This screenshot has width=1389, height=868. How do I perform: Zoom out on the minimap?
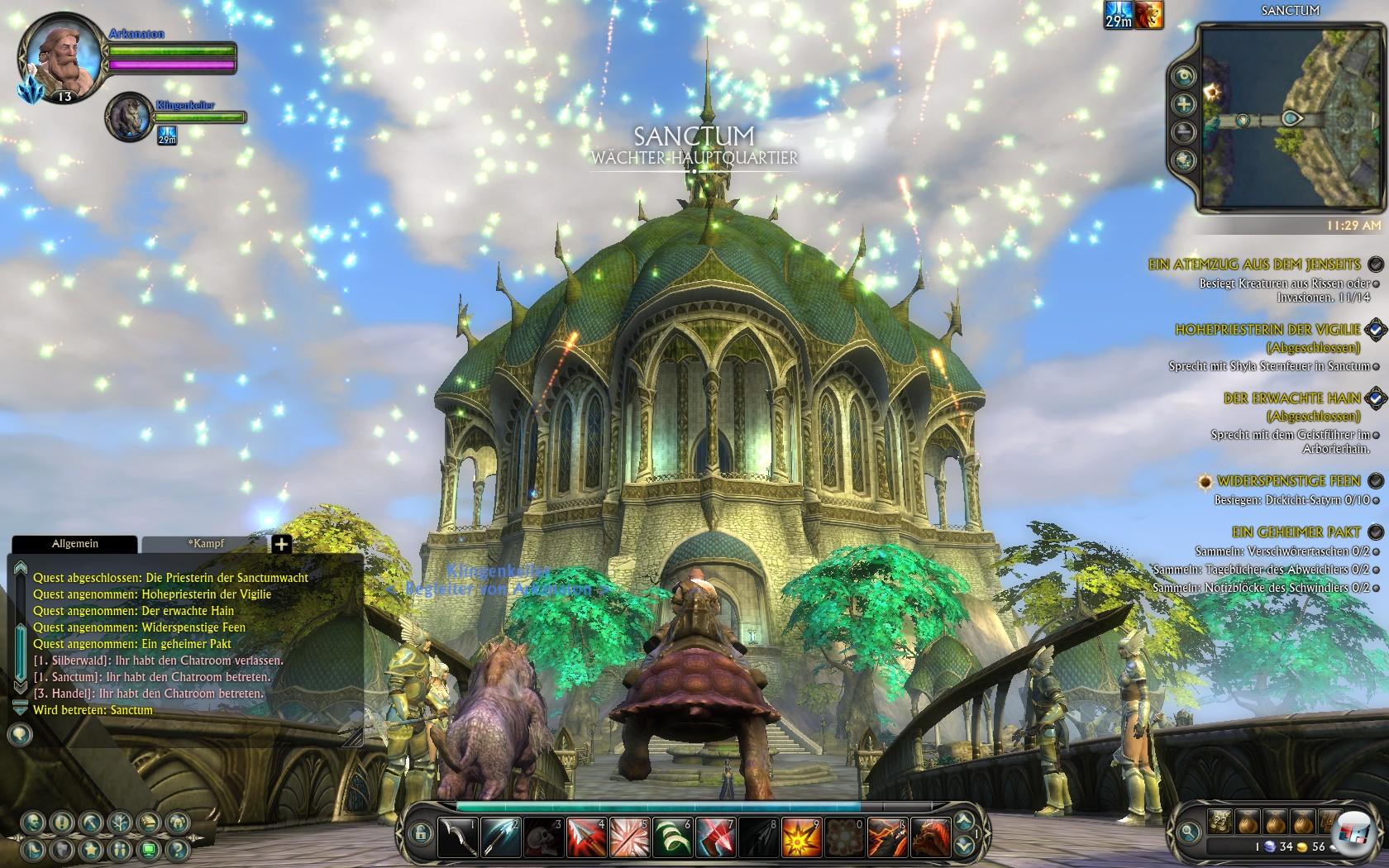[x=1184, y=132]
